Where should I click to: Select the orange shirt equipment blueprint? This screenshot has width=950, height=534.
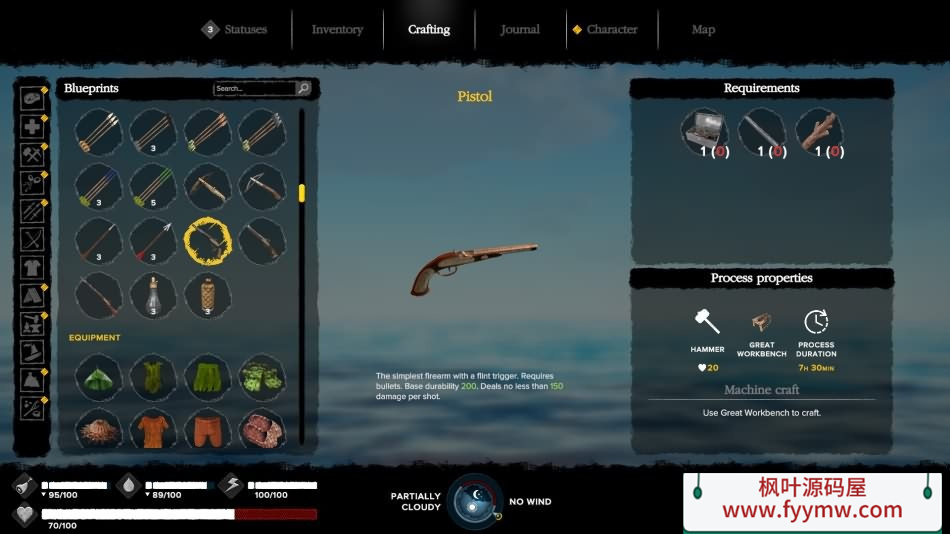(x=153, y=429)
